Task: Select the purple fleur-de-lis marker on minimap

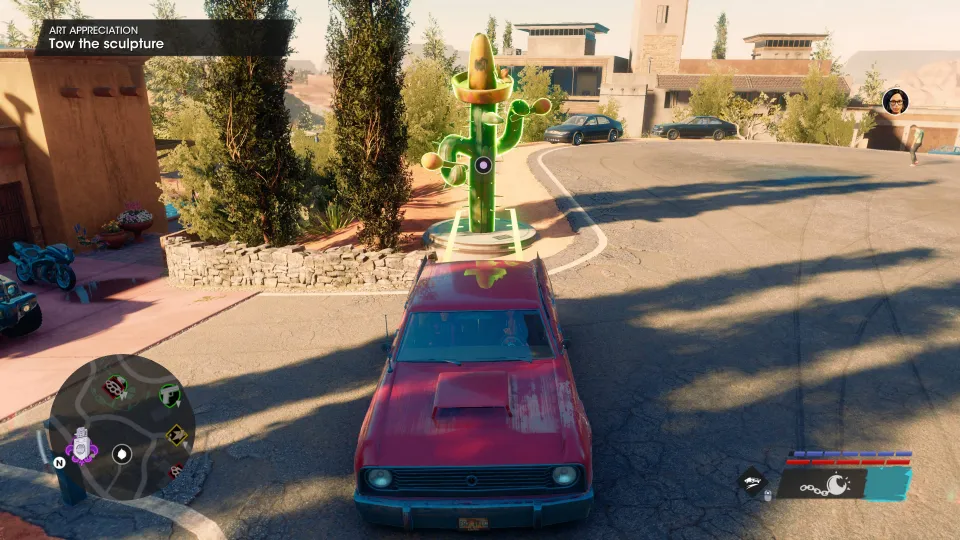Action: coord(81,446)
